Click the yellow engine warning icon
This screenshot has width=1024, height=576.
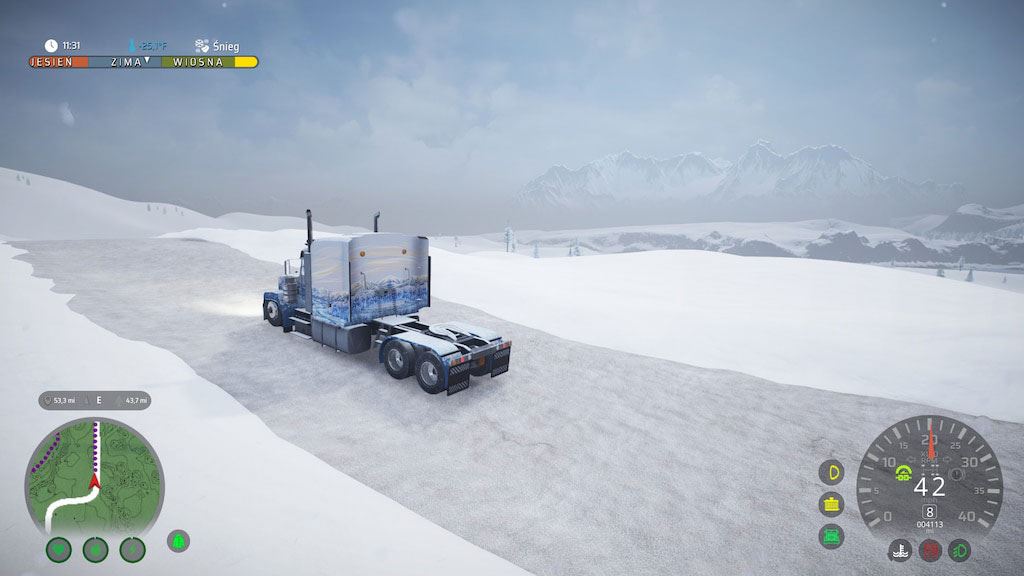click(831, 504)
